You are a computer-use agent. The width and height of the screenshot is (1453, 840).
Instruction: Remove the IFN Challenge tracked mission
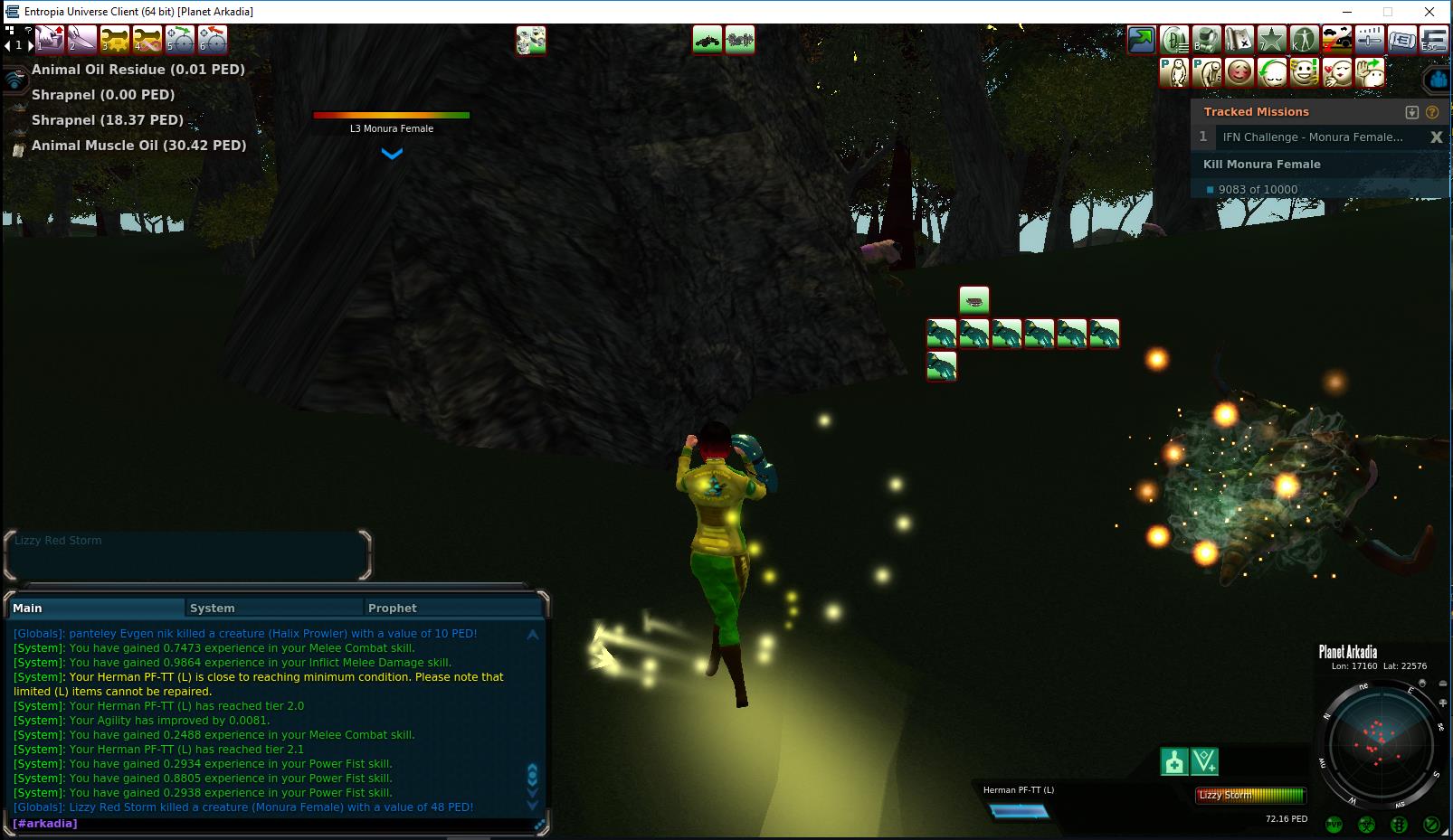point(1436,137)
